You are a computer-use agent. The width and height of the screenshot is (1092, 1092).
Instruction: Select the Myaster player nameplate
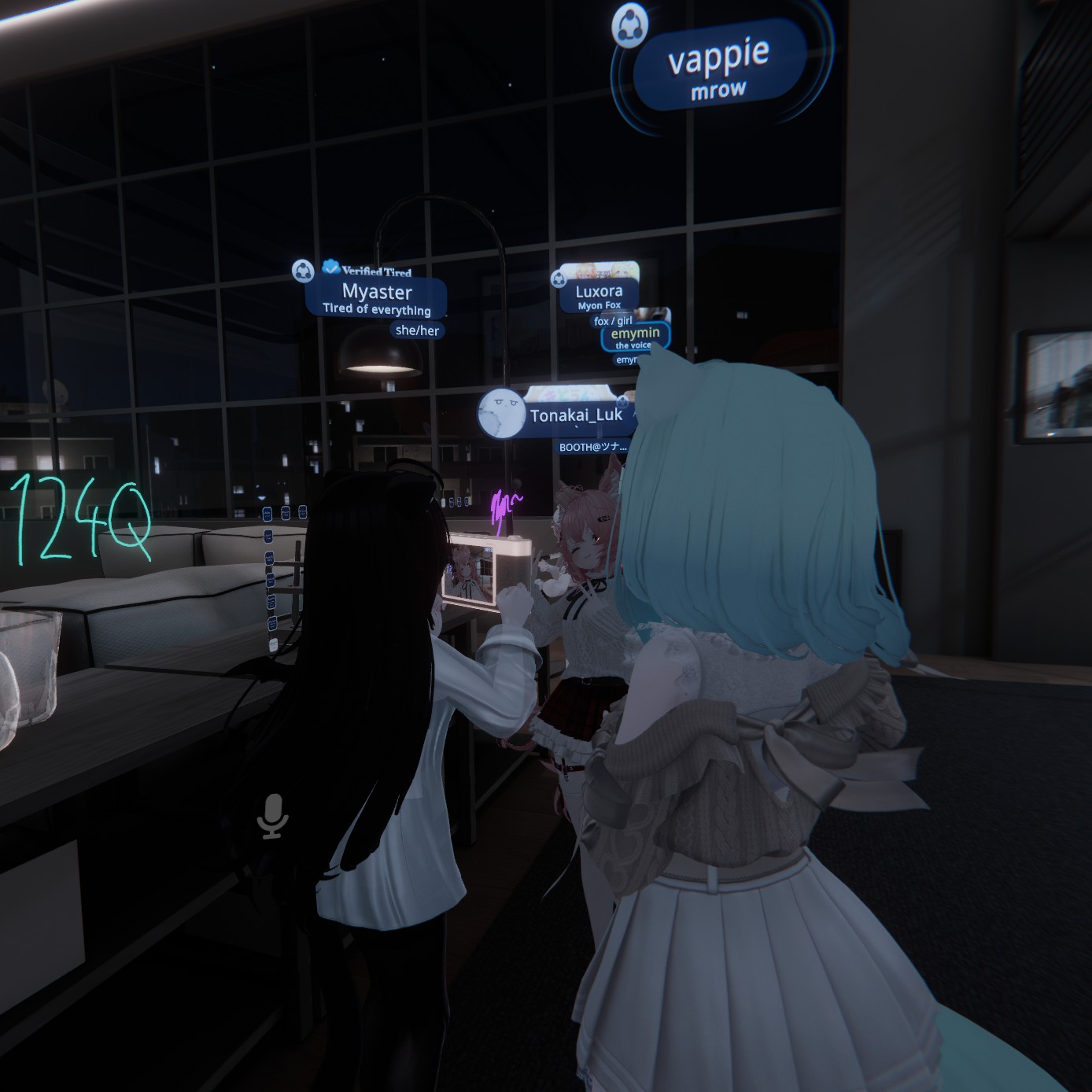coord(376,298)
